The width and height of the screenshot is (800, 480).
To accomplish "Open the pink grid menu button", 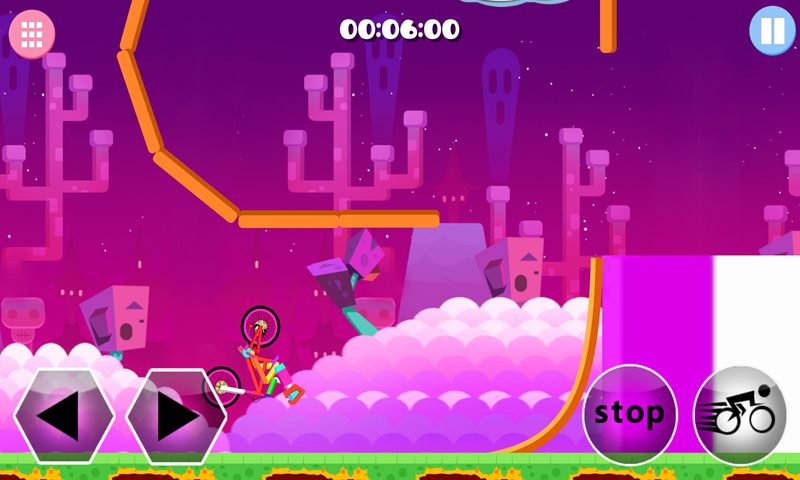I will click(x=32, y=33).
